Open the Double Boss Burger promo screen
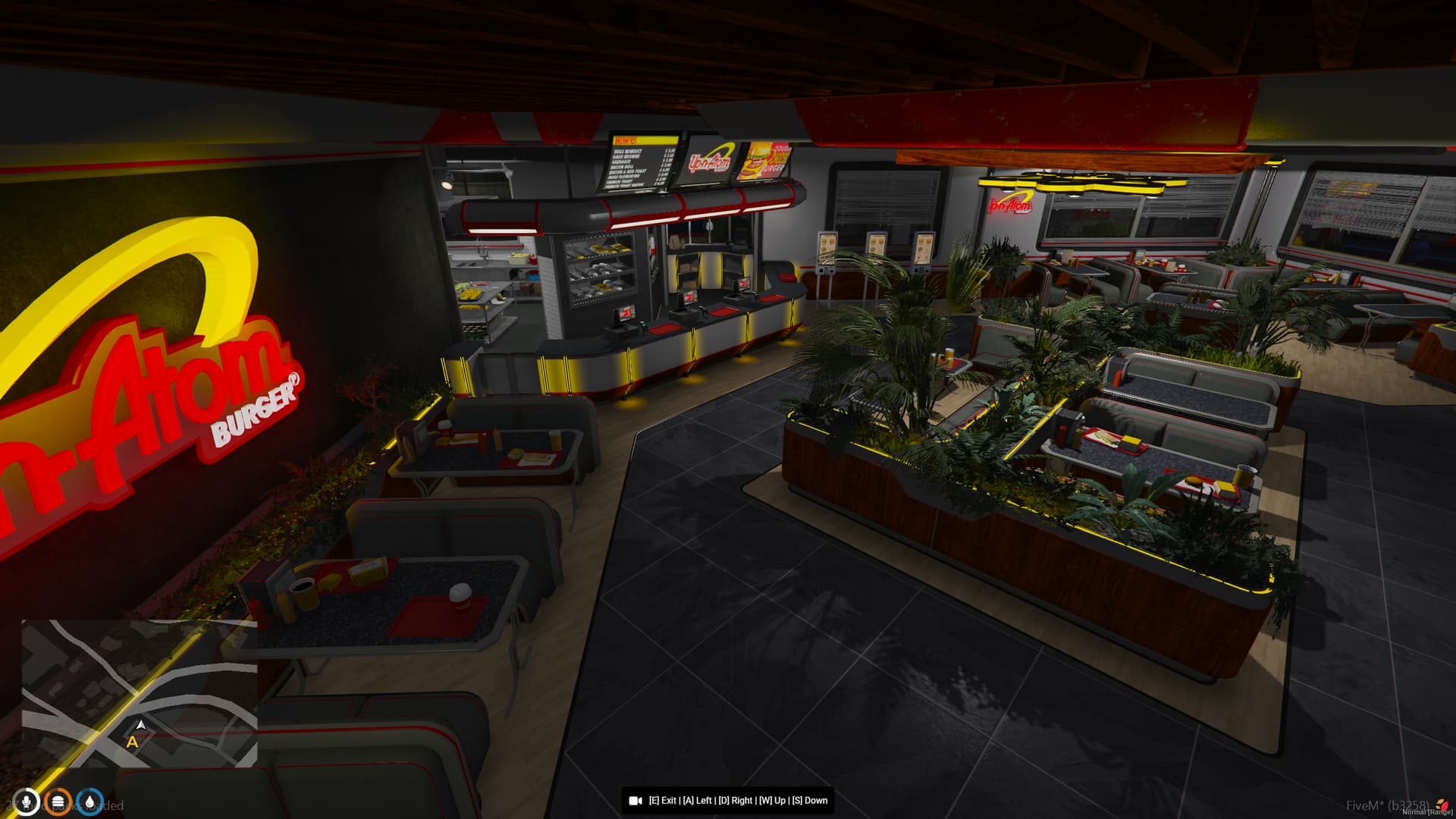The image size is (1456, 819). click(767, 158)
